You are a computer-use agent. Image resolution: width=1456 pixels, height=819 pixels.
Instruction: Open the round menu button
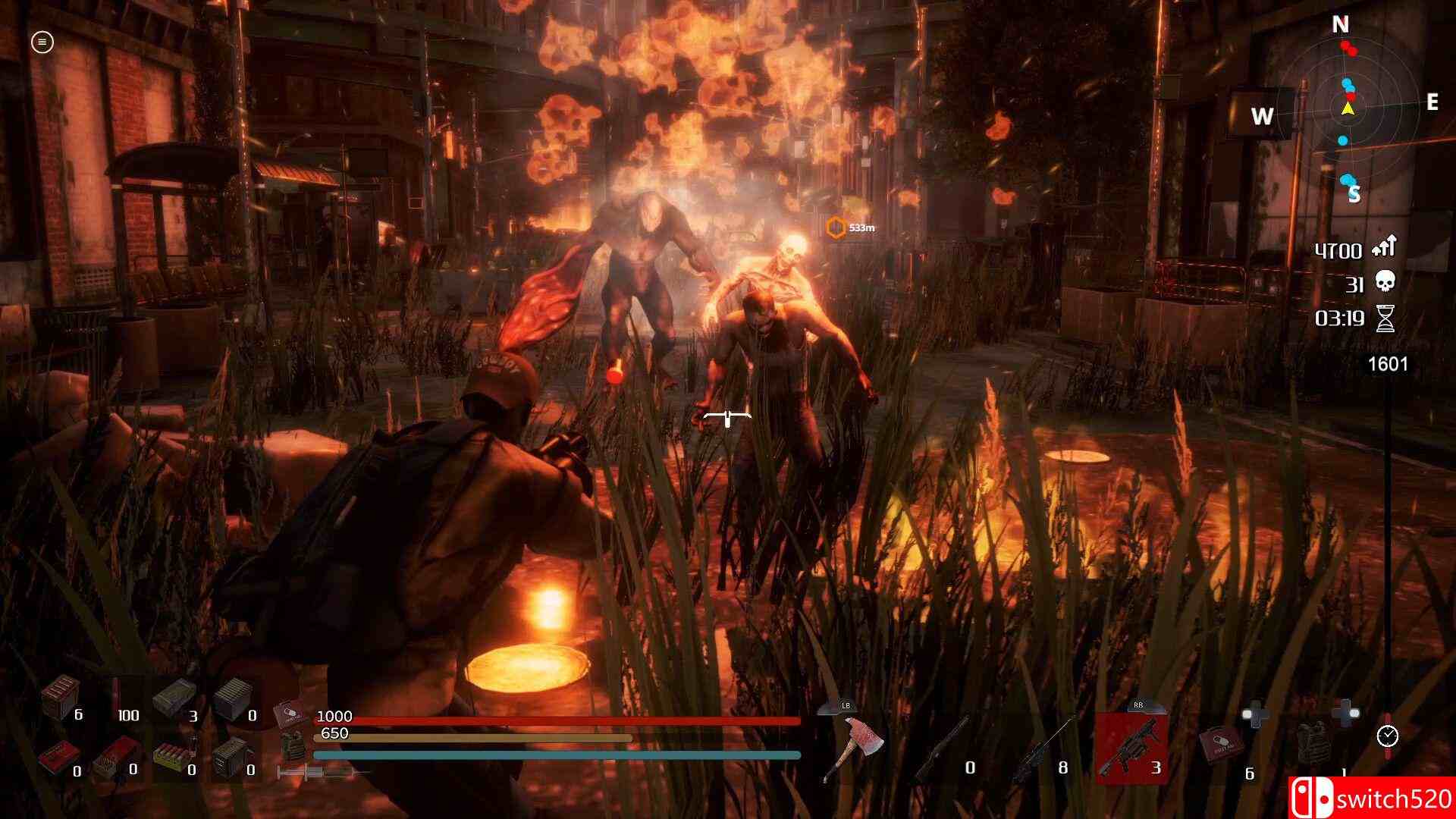[x=42, y=42]
